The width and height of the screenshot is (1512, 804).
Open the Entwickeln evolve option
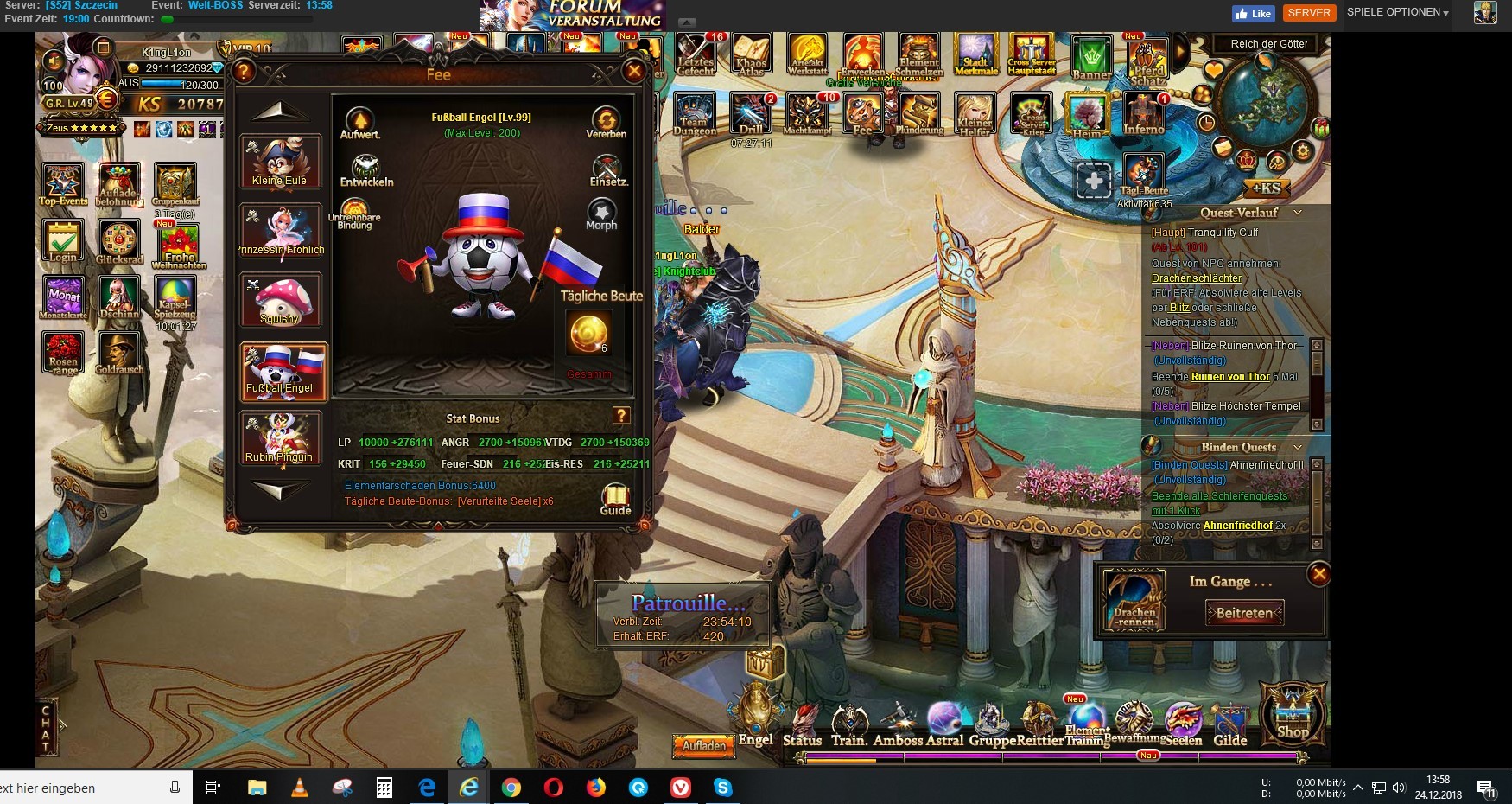click(366, 170)
